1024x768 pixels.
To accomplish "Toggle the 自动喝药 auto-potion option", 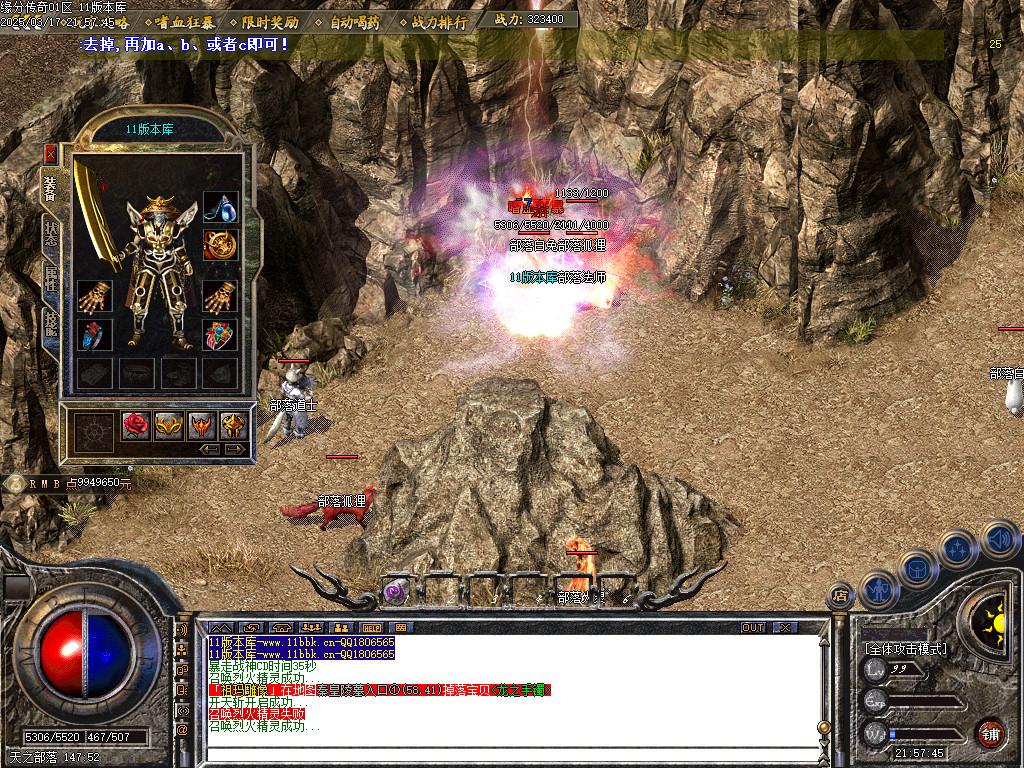I will tap(354, 21).
